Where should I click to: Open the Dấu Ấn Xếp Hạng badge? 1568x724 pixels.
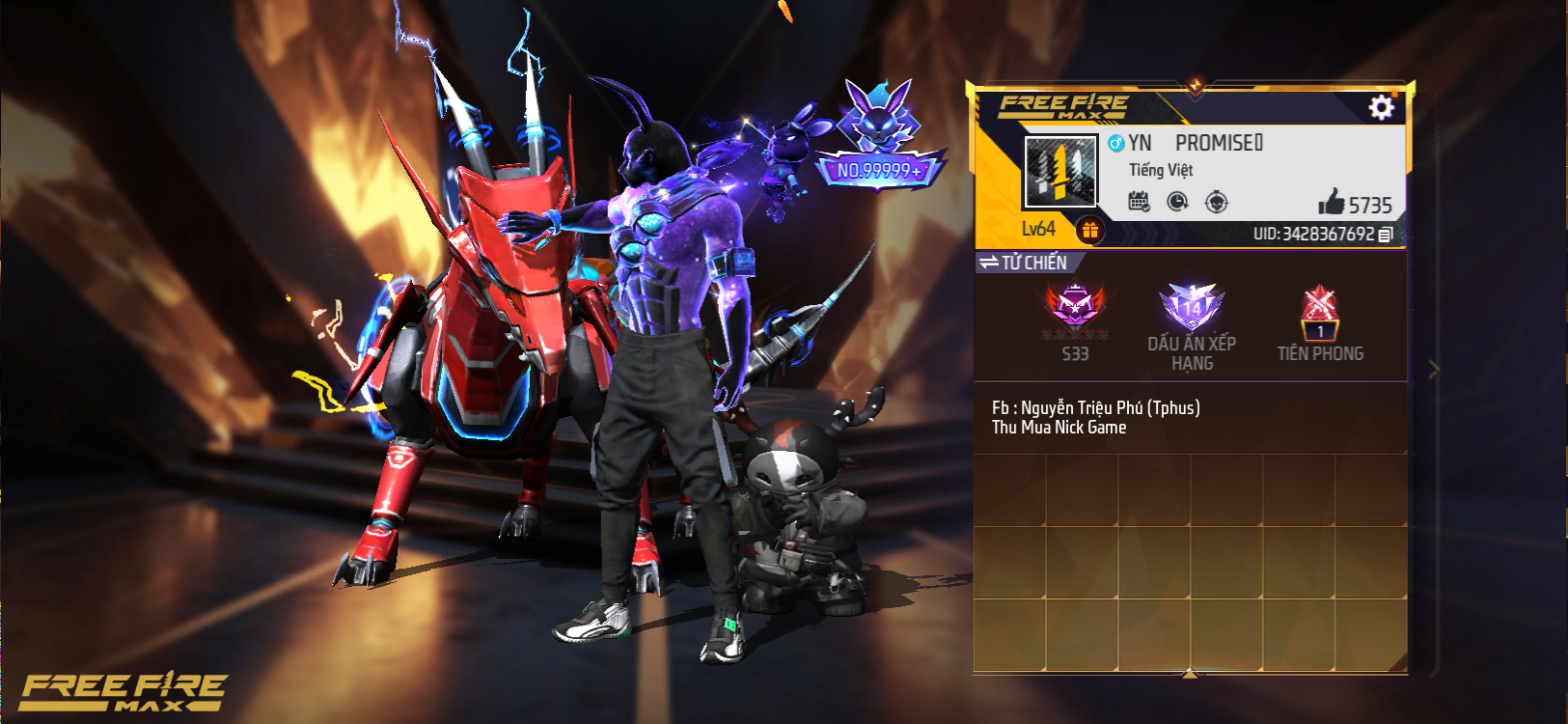[1192, 311]
